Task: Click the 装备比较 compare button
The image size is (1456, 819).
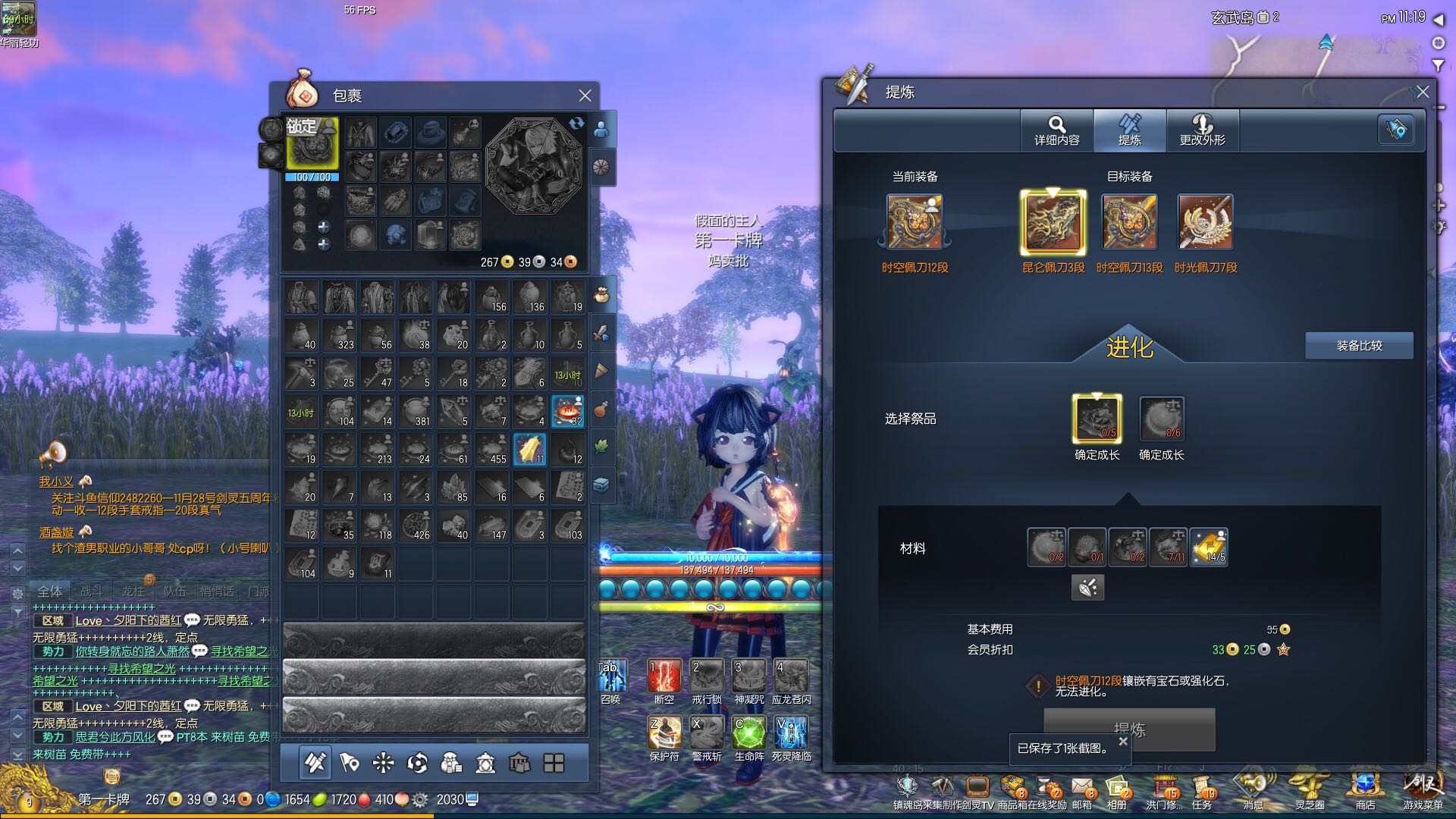Action: 1359,346
